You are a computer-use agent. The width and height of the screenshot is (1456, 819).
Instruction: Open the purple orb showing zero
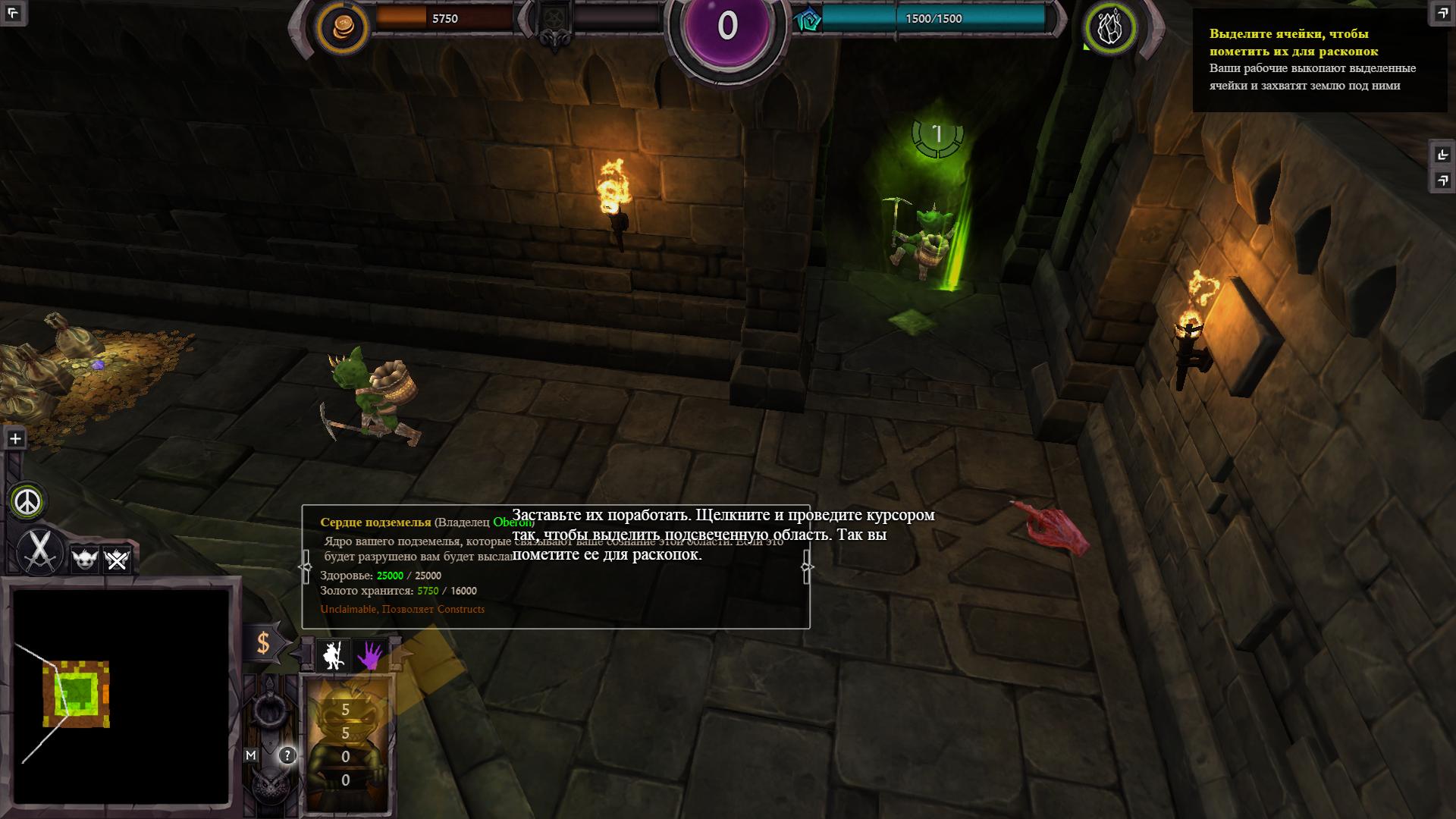coord(726,27)
